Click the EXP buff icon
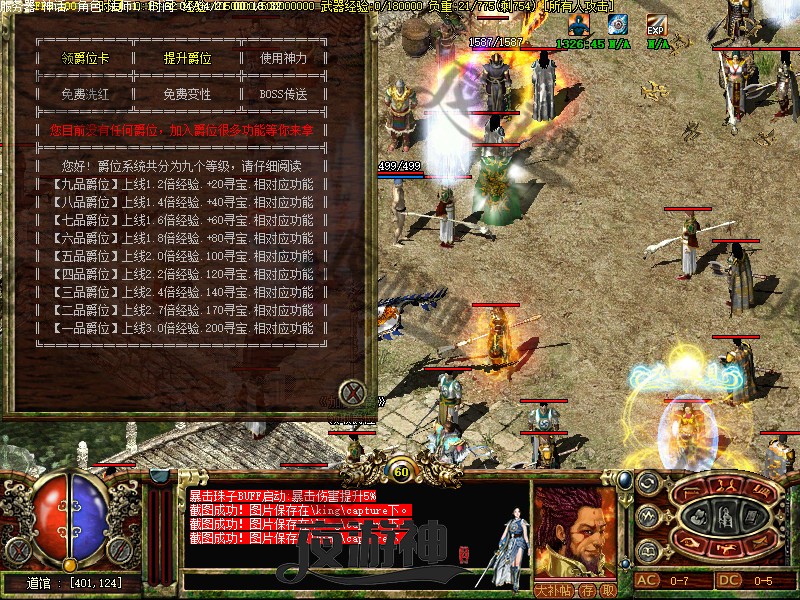 [x=656, y=24]
